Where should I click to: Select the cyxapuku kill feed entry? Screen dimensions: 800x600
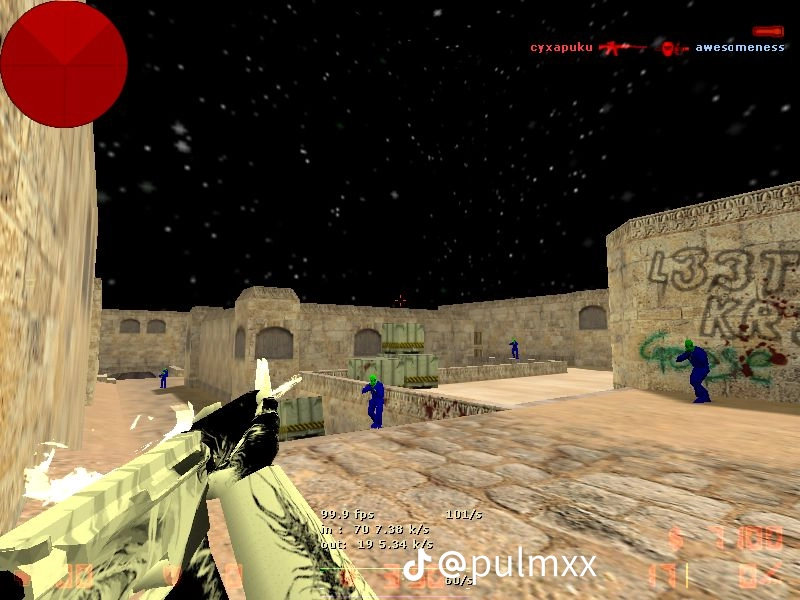pos(562,48)
